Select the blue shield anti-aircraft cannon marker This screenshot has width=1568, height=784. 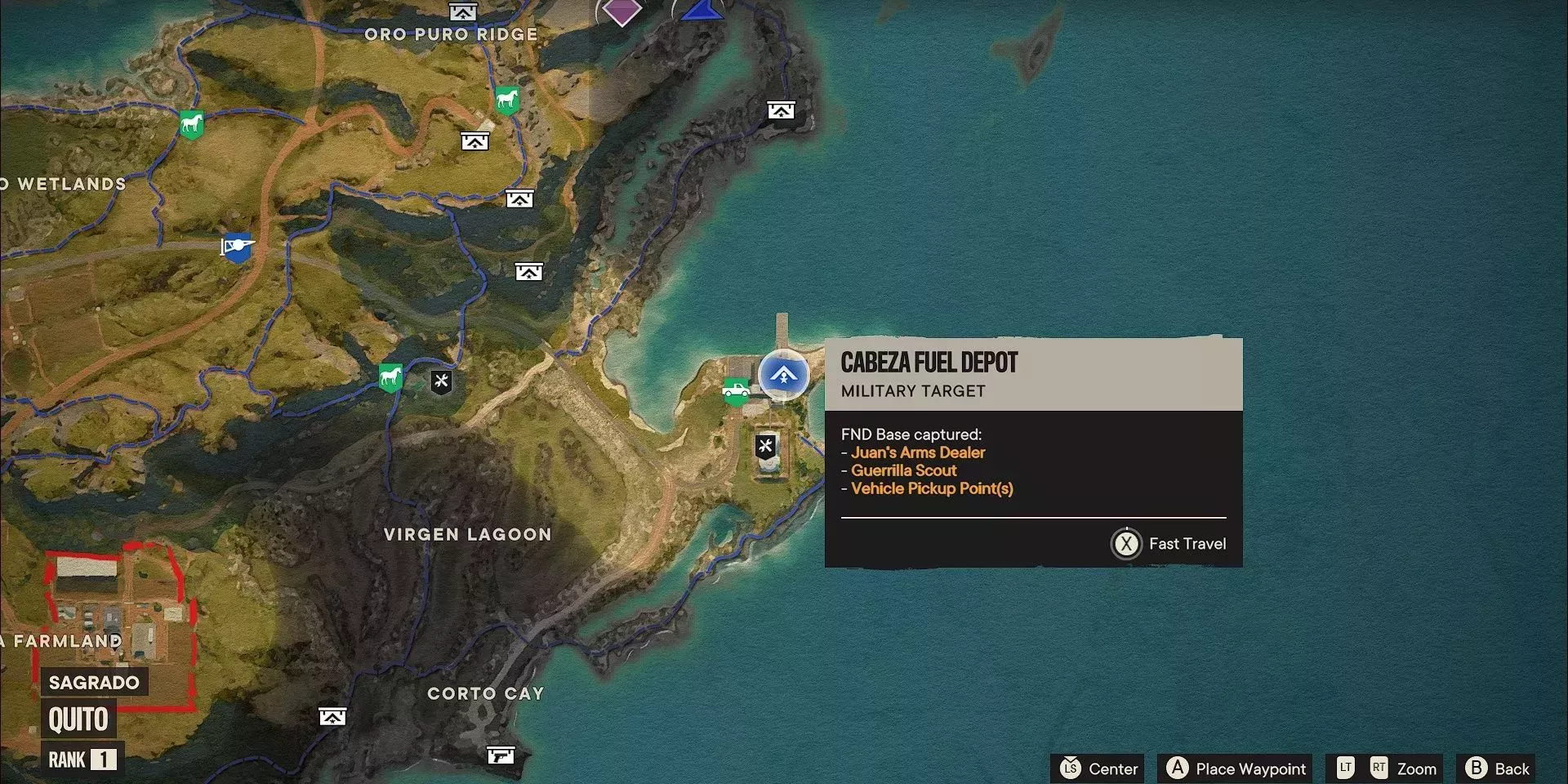(x=237, y=247)
